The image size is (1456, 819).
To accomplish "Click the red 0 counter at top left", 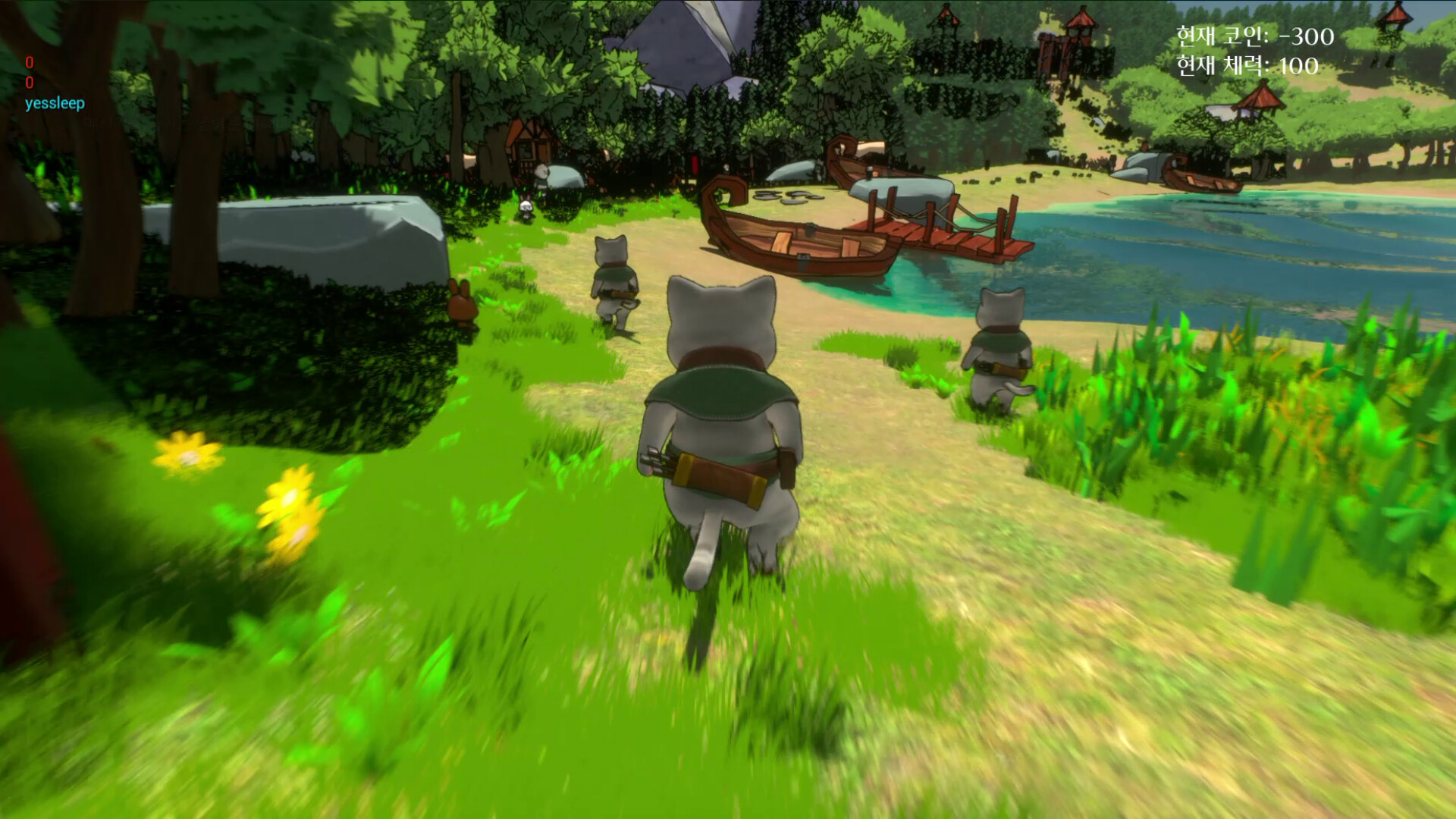I will 31,64.
